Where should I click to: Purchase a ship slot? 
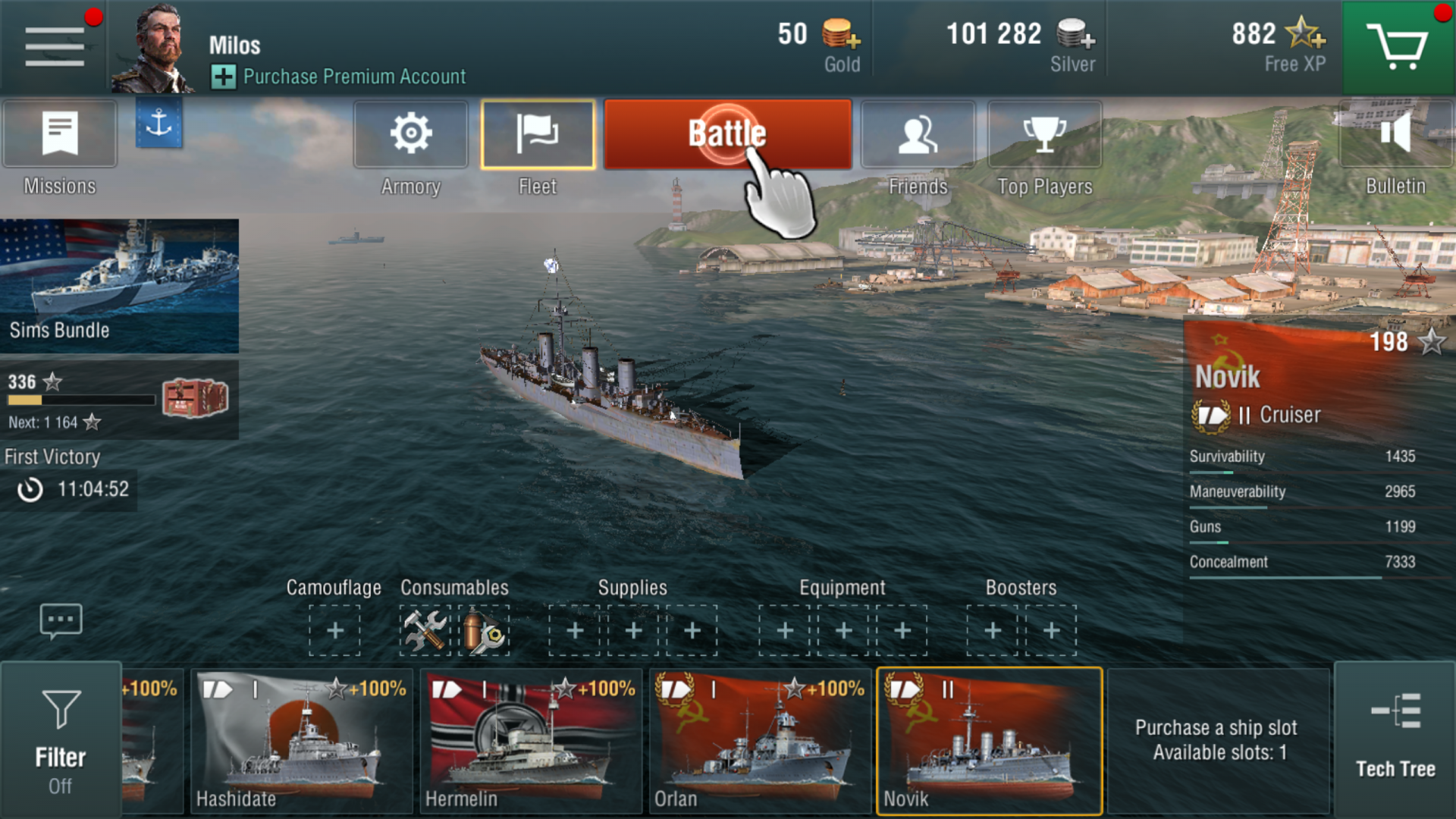click(1217, 740)
